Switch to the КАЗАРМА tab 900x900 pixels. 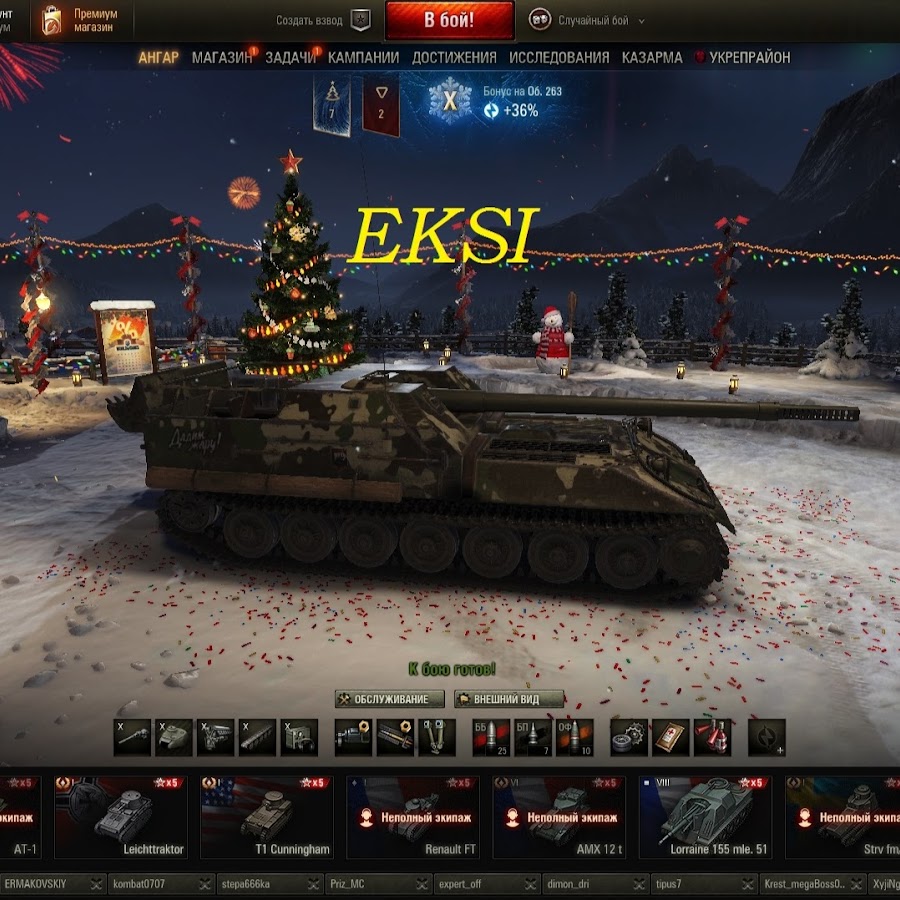click(652, 58)
